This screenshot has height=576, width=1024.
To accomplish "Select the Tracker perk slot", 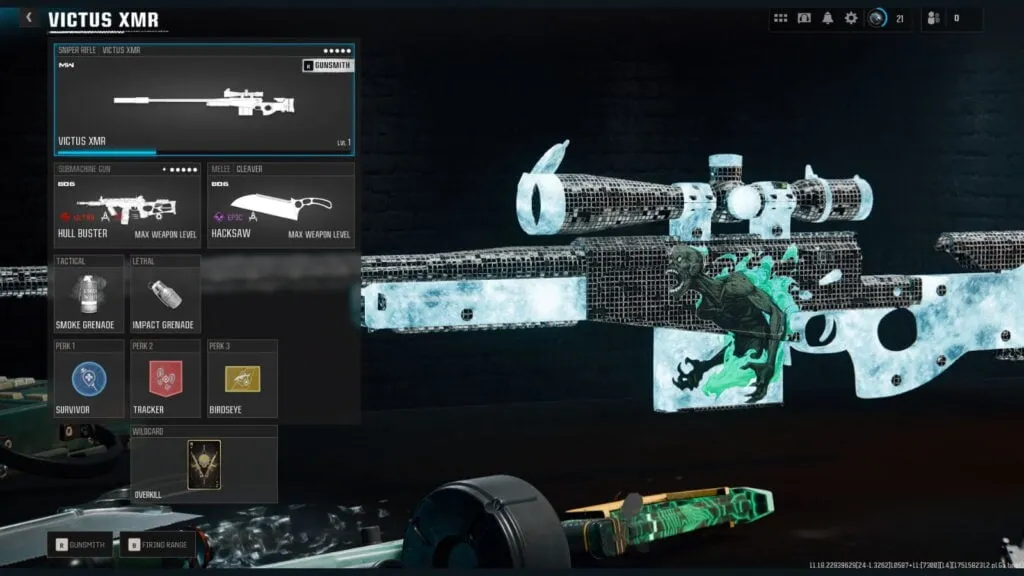I will [165, 378].
